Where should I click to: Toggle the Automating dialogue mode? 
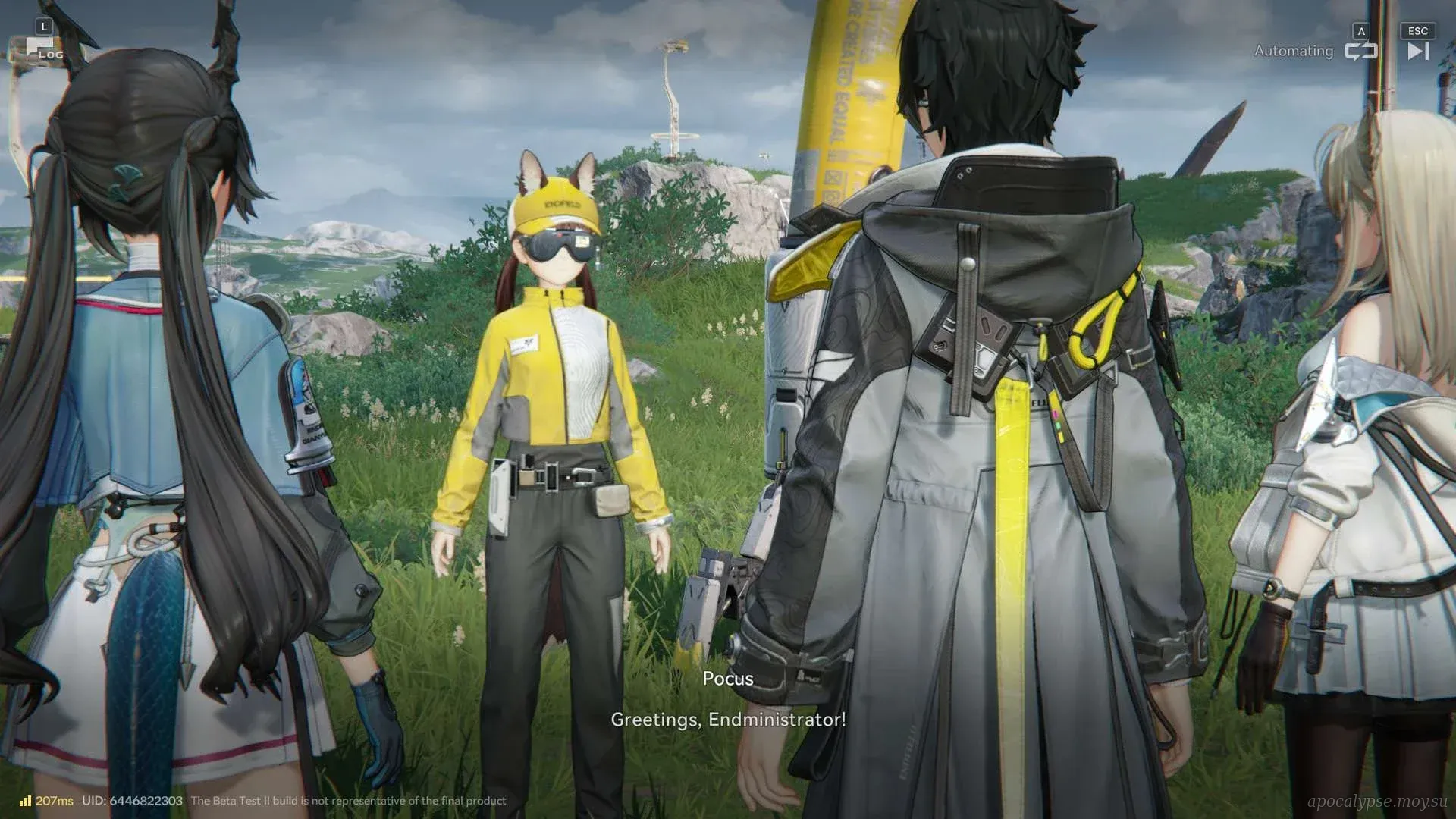[1360, 51]
